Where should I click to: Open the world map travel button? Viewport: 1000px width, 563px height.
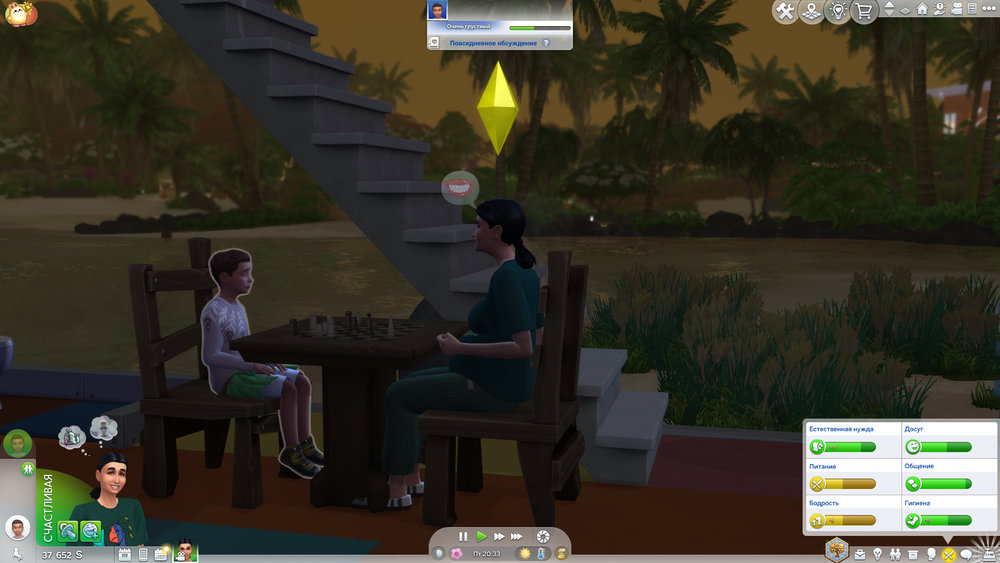point(812,11)
